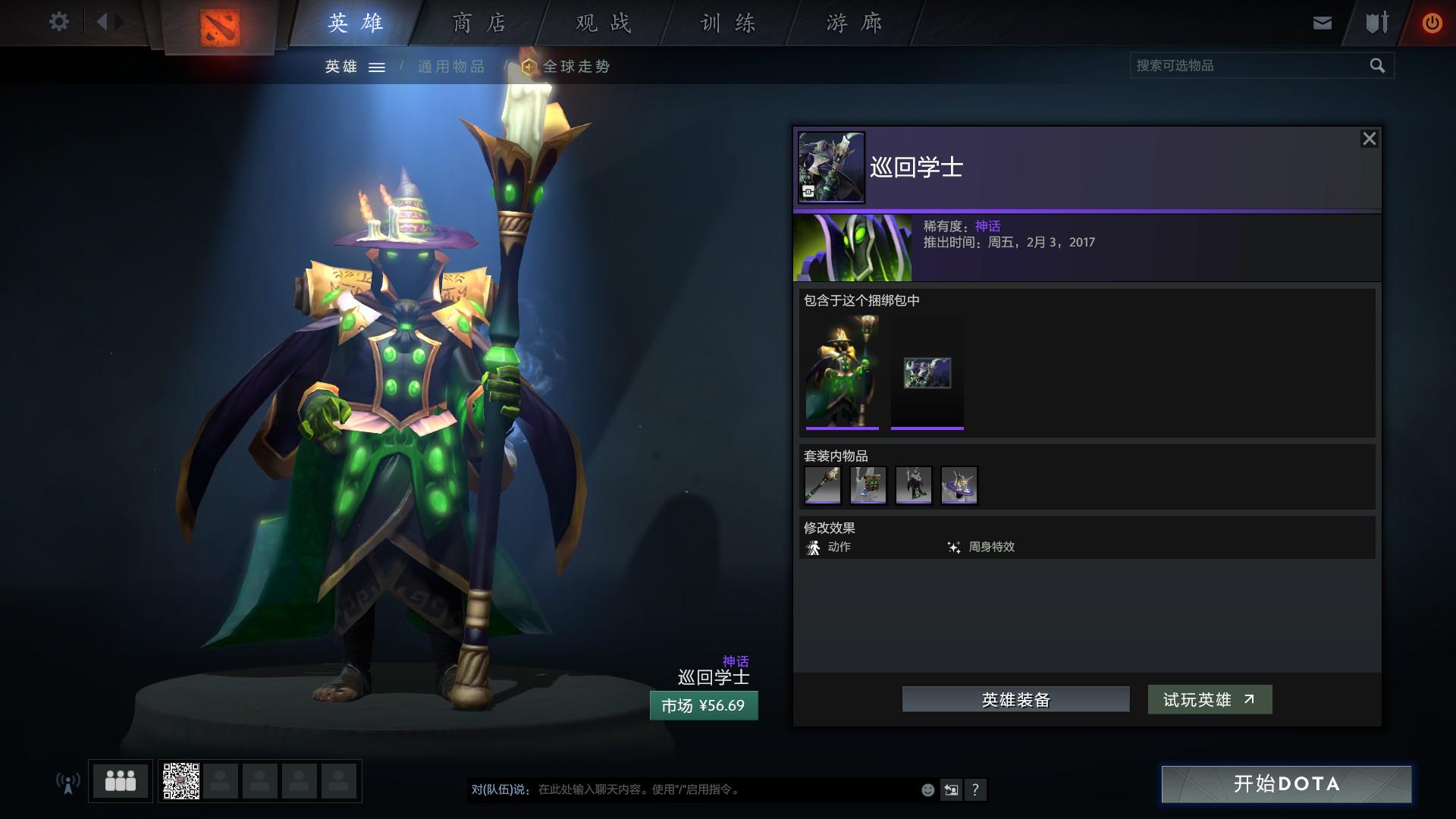Open the 观战 watch tab

(603, 24)
